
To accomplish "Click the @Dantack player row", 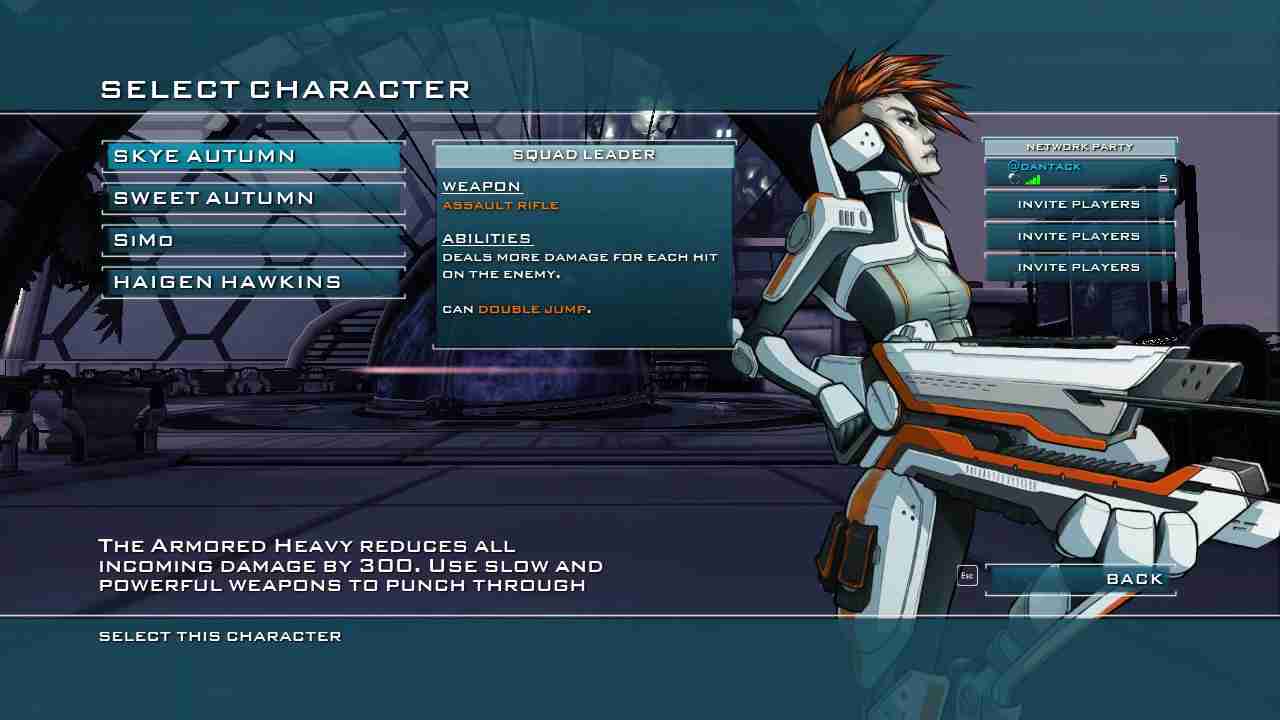I will click(x=1080, y=173).
